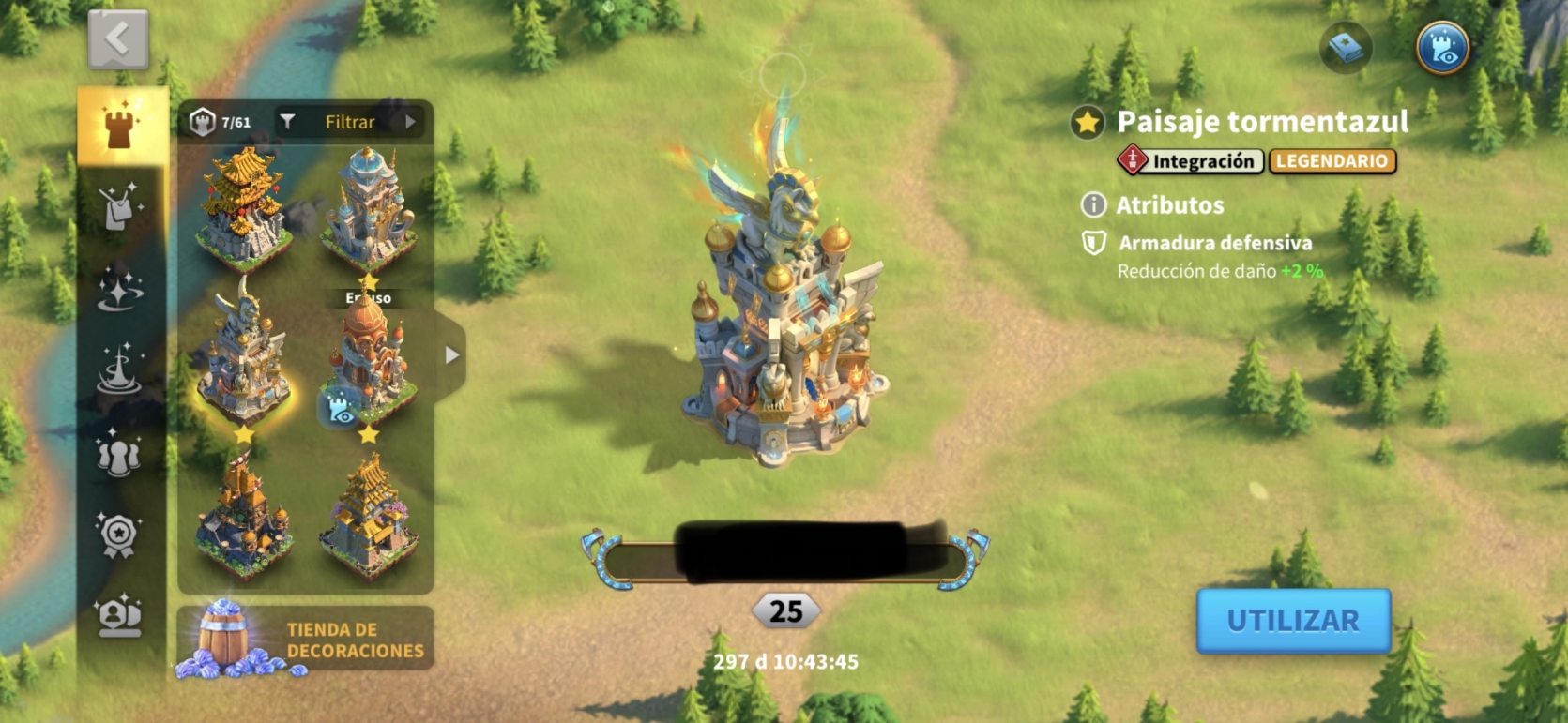1568x723 pixels.
Task: Select the castle skins tab
Action: [119, 127]
